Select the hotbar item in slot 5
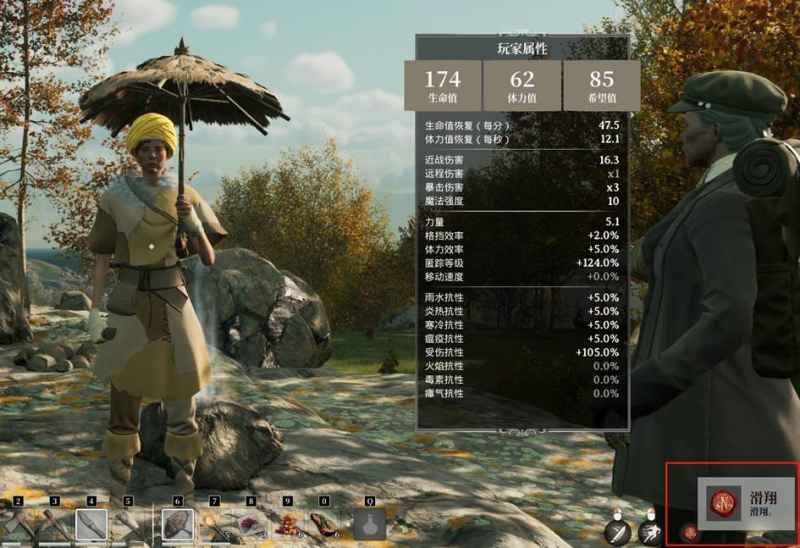The height and width of the screenshot is (548, 800). point(128,524)
